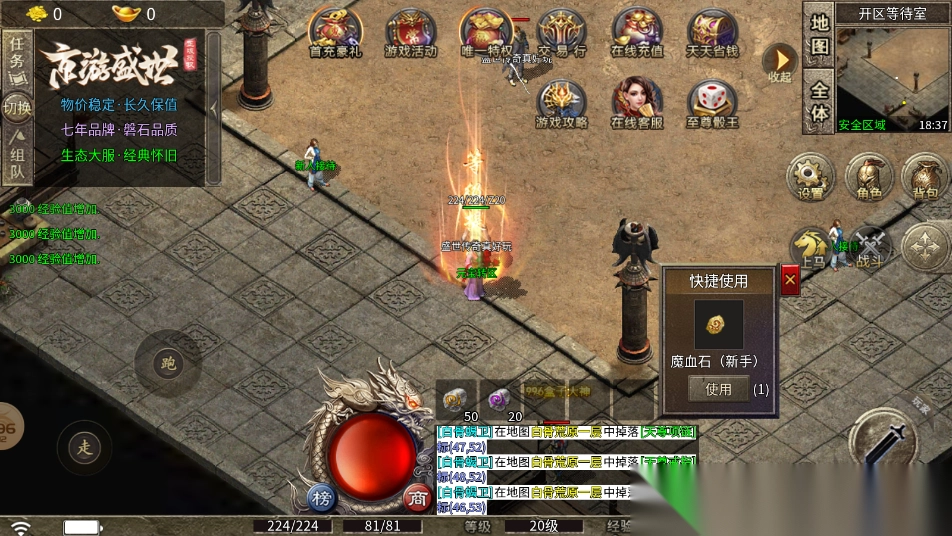Open the 地图 map button

(820, 35)
